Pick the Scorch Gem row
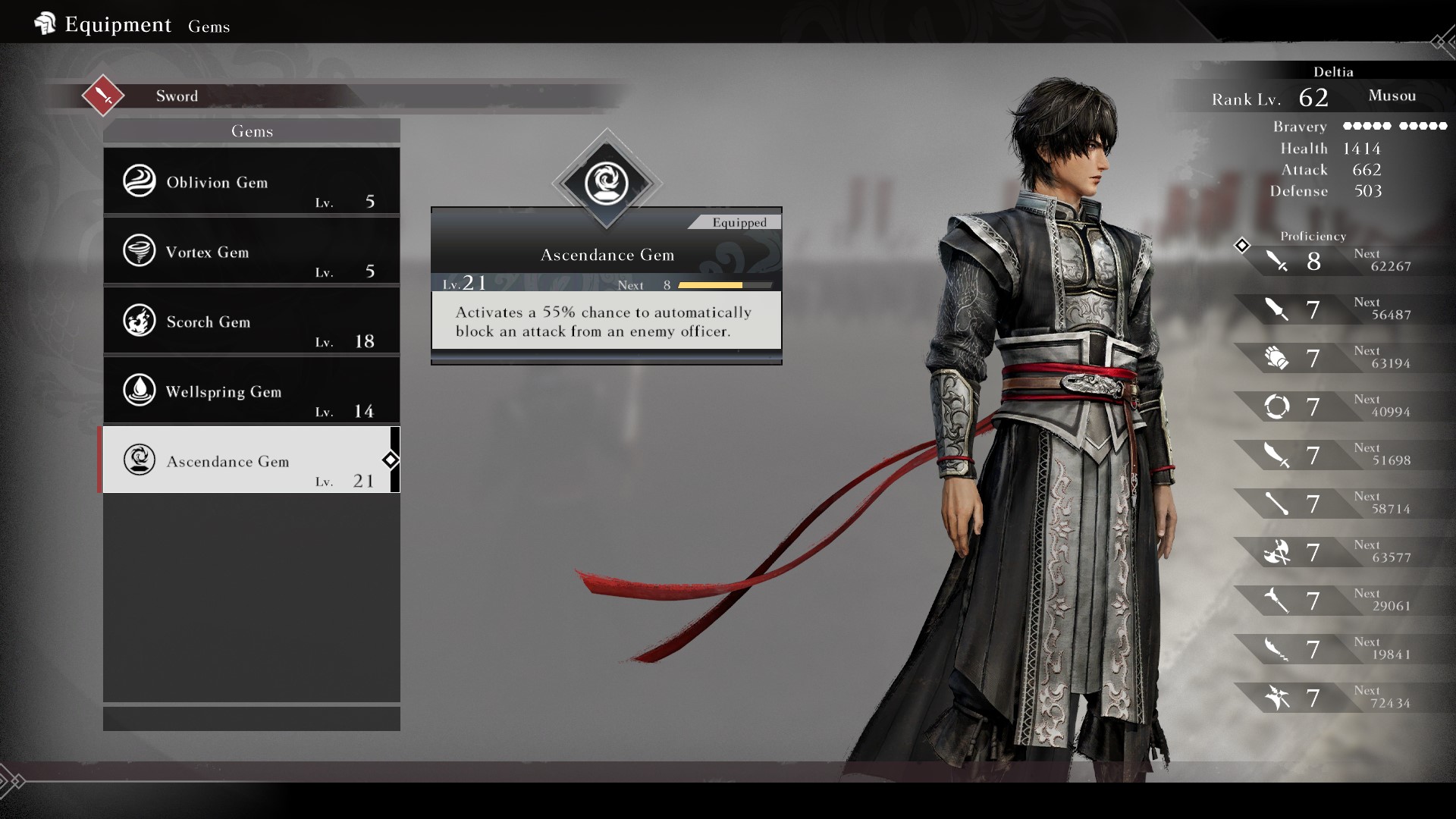This screenshot has width=1456, height=819. coord(251,322)
